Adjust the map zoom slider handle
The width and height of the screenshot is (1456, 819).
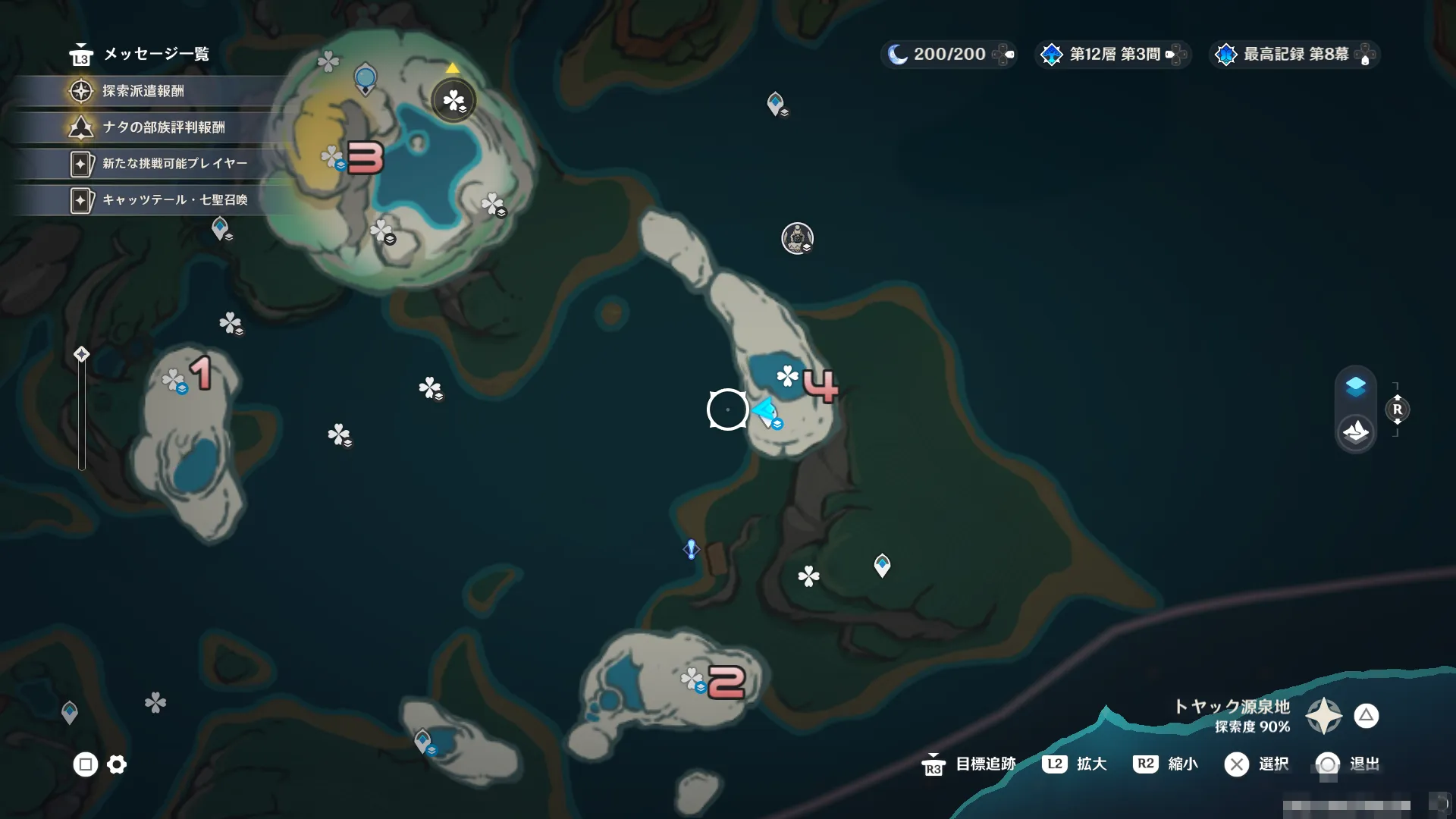81,355
